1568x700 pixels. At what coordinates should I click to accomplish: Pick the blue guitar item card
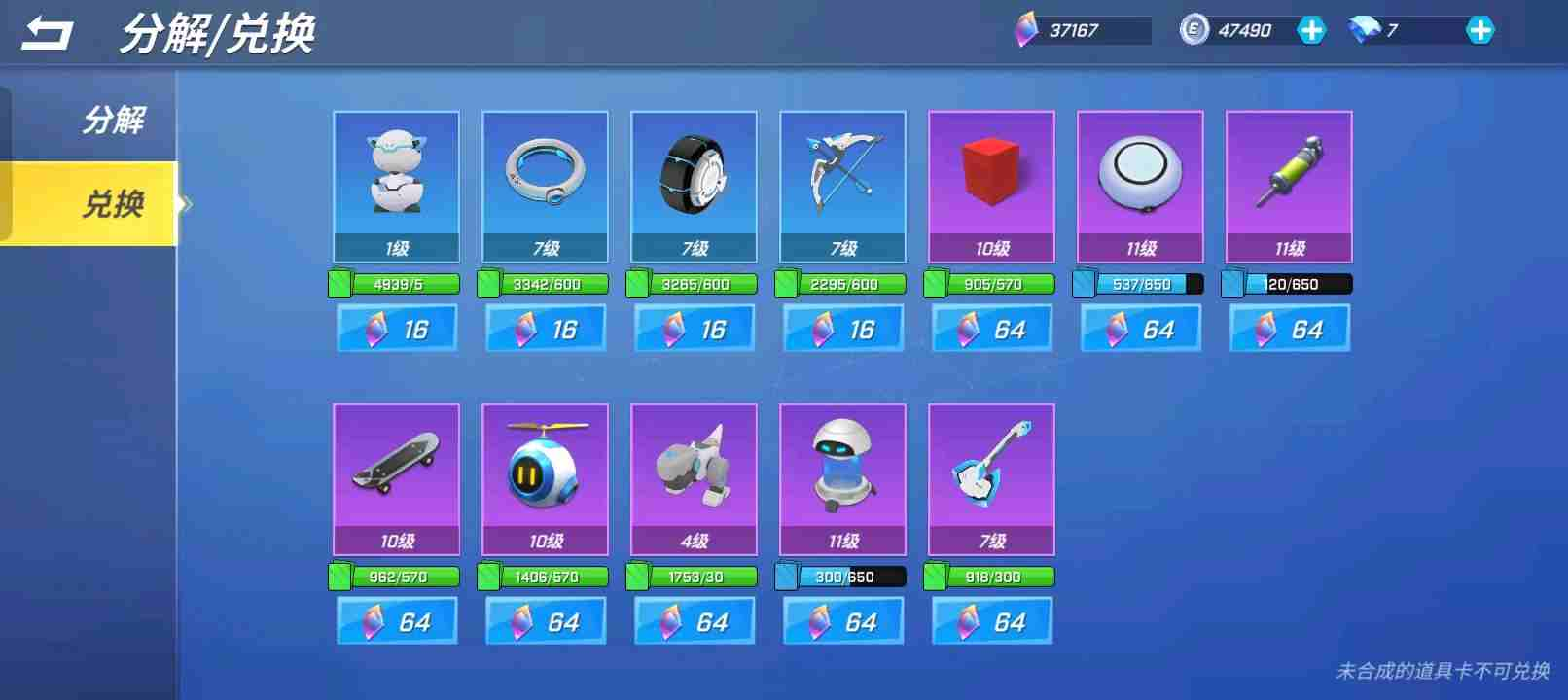point(991,478)
